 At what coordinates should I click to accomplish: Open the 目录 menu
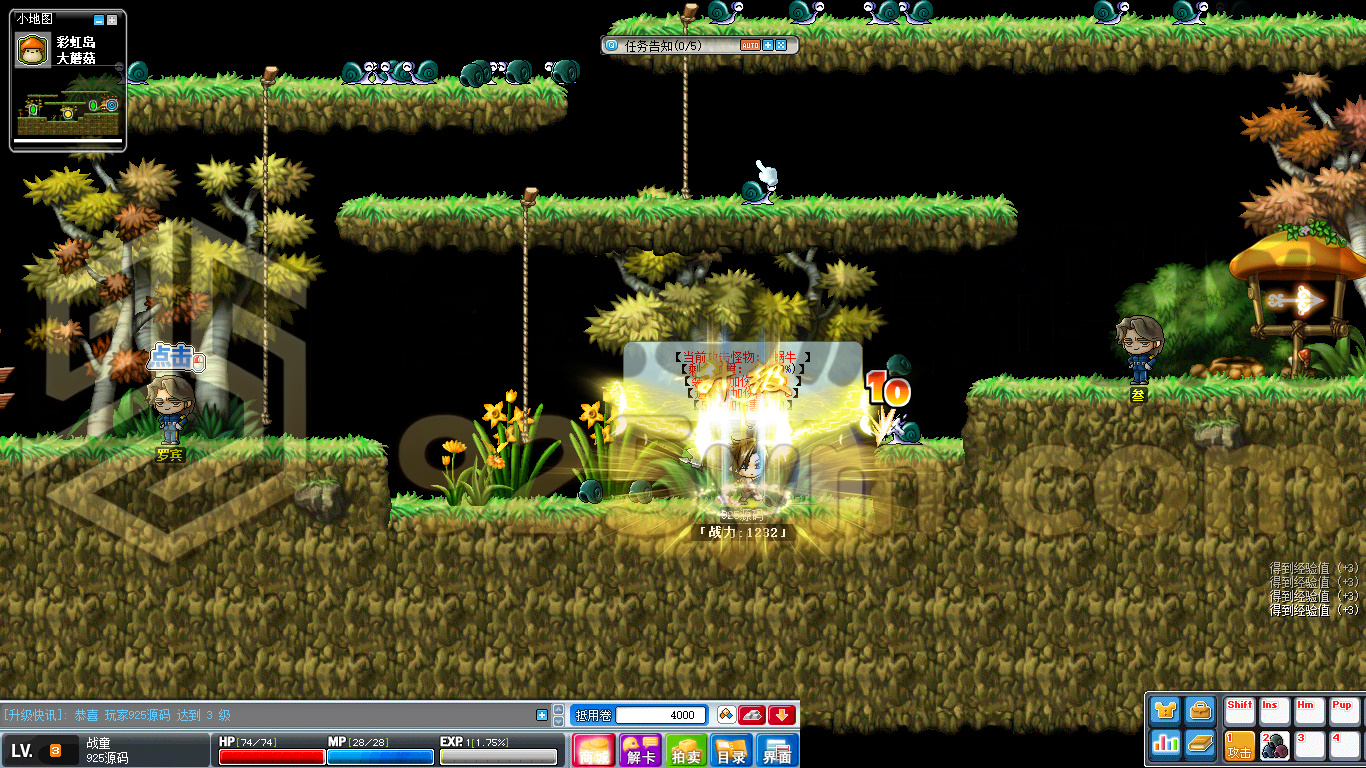coord(732,750)
